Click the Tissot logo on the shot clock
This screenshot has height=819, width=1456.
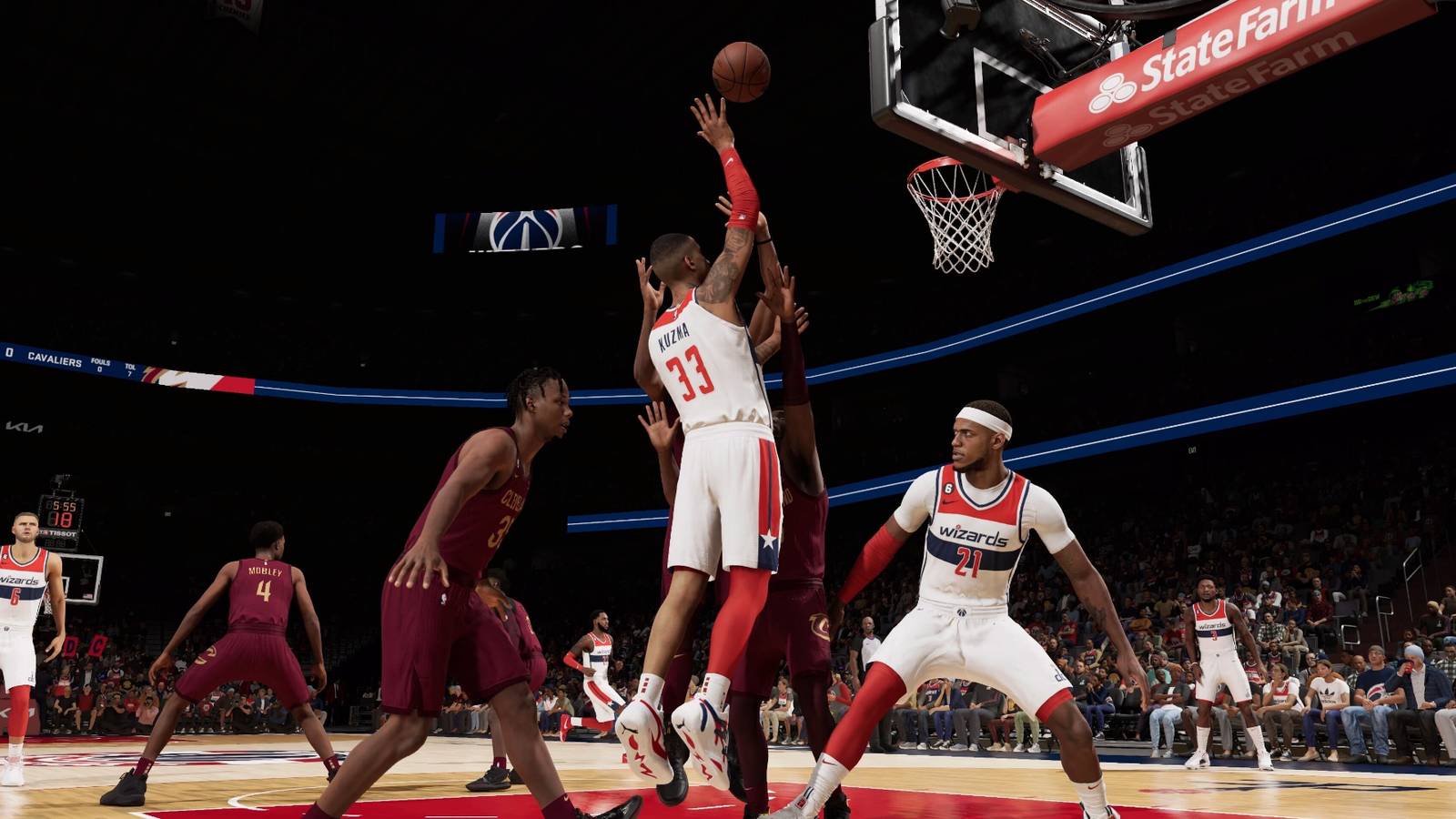click(60, 533)
